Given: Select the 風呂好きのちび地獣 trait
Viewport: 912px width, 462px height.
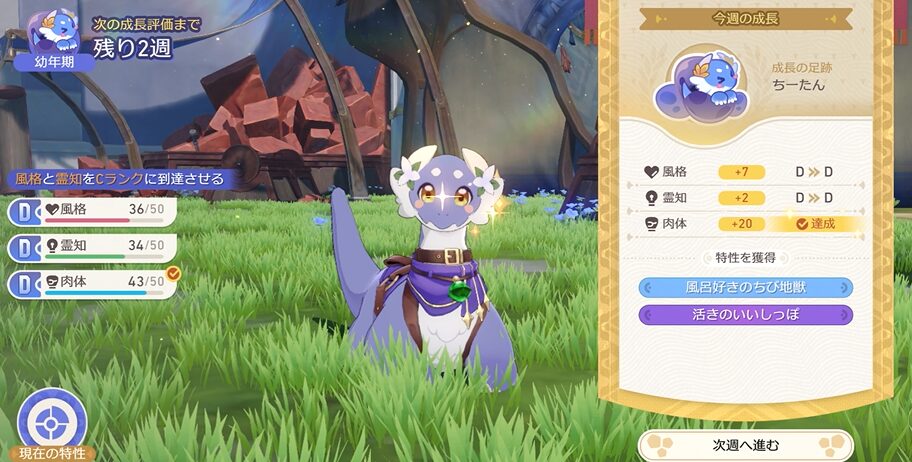Looking at the screenshot, I should pyautogui.click(x=745, y=288).
